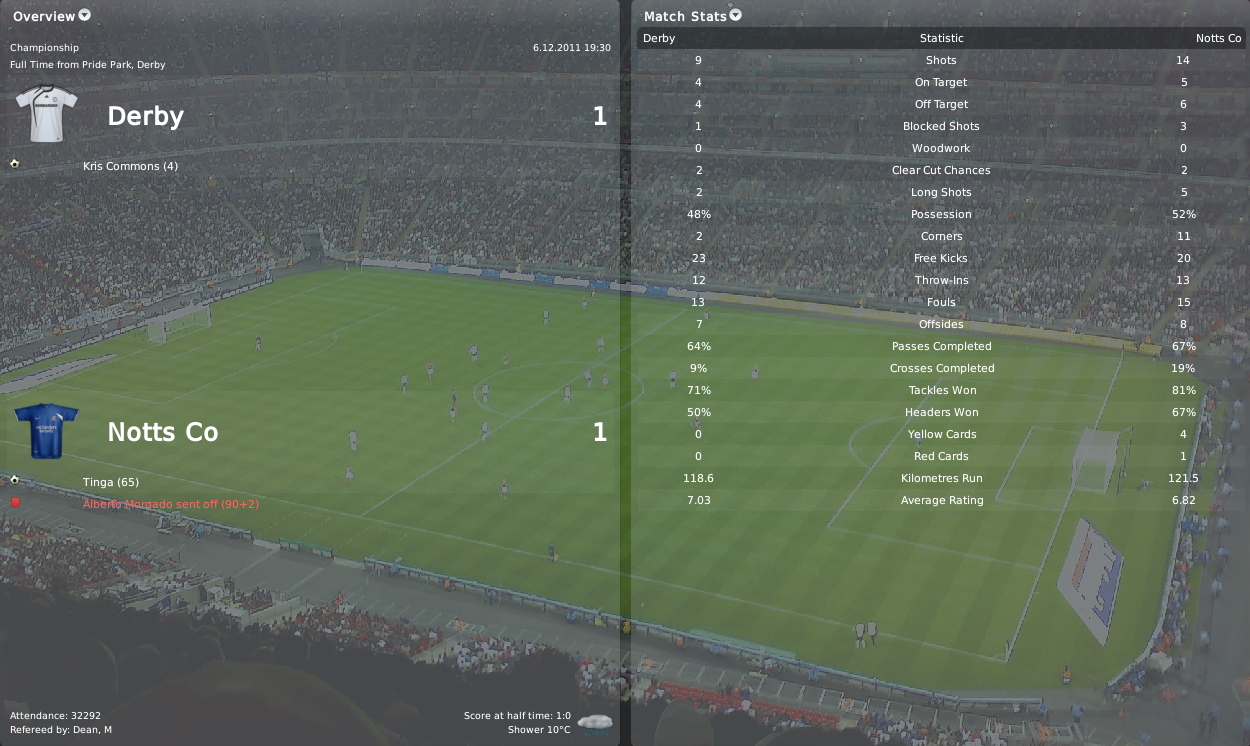Click the Derby column header in stats table
The image size is (1250, 746).
coord(659,38)
